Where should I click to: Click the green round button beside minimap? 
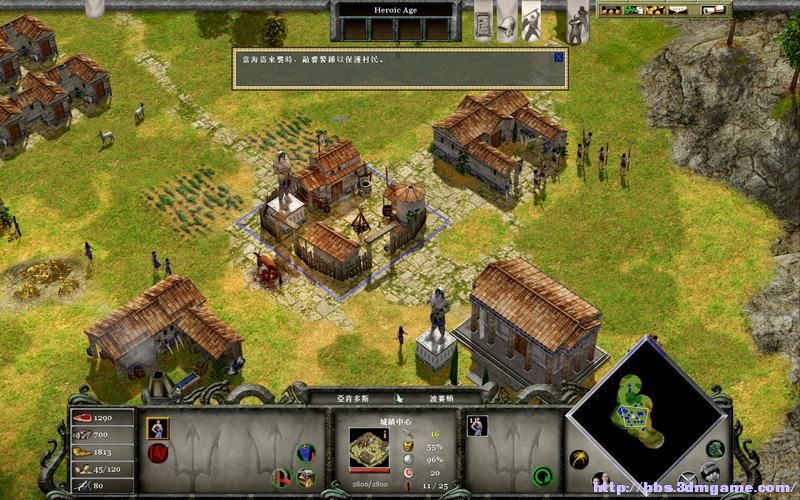(715, 449)
